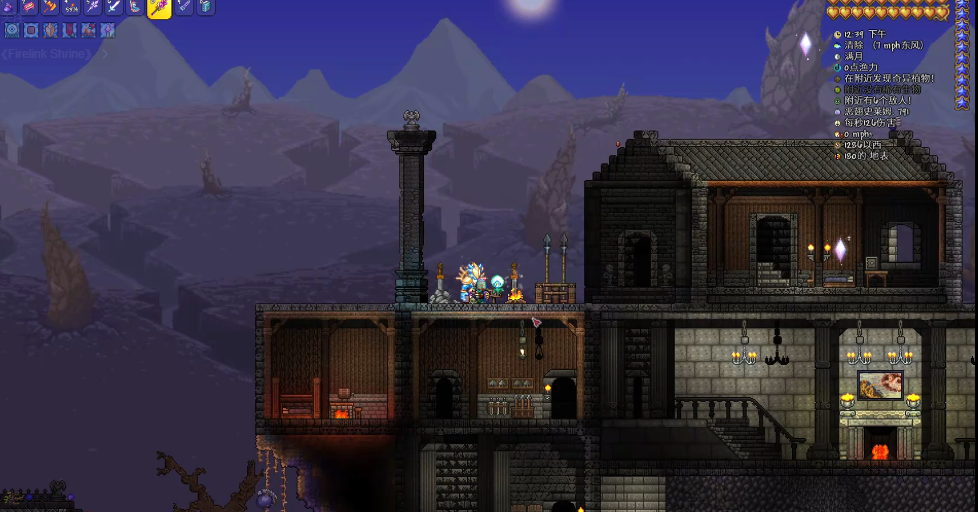Image resolution: width=978 pixels, height=512 pixels.
Task: Click the red banner buff icon
Action: 69,30
